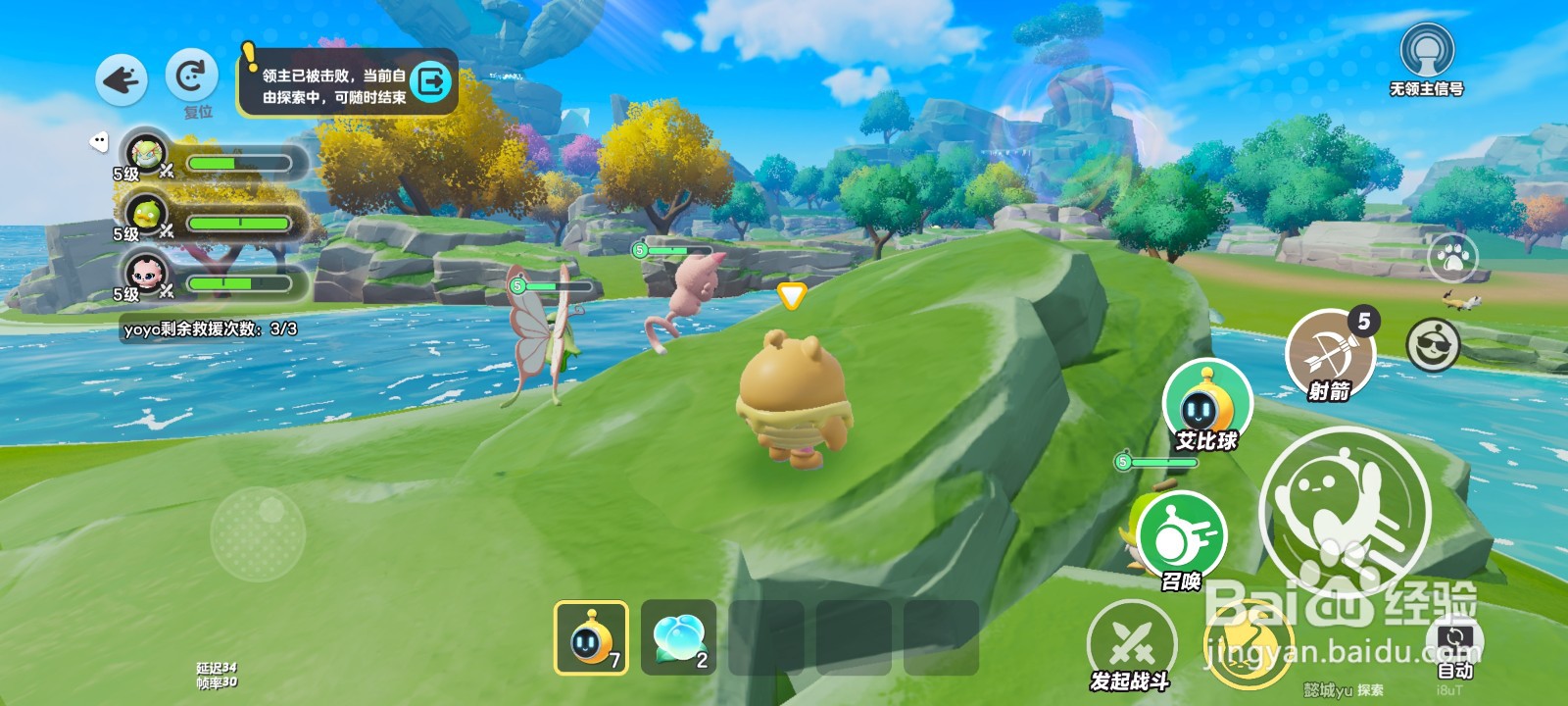Throw an 艾比球 capture ball
Viewport: 1568px width, 706px height.
(1206, 406)
